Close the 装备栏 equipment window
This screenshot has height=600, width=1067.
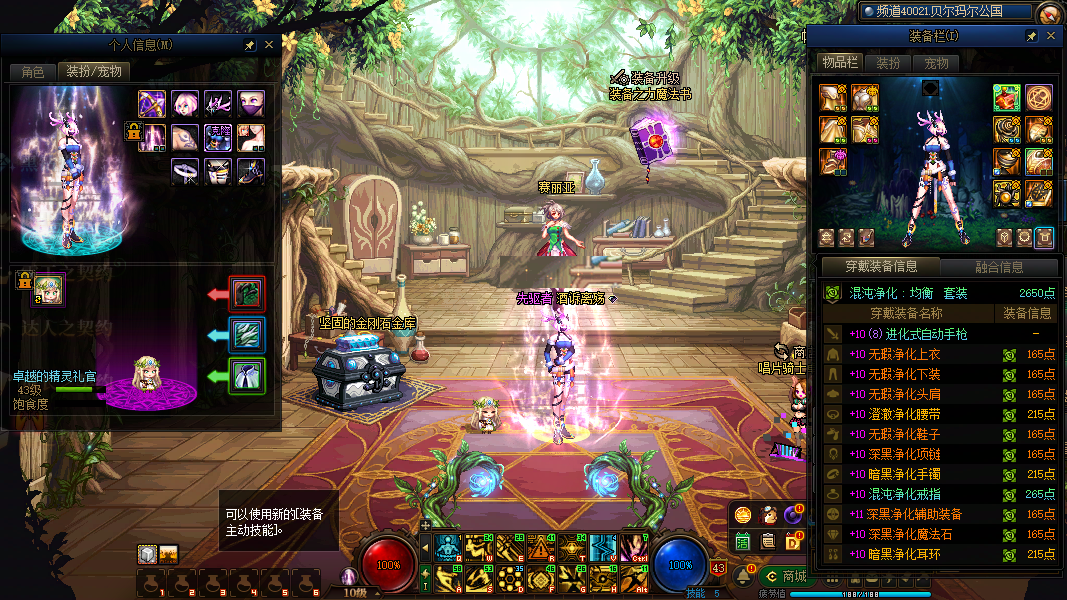[x=1051, y=36]
